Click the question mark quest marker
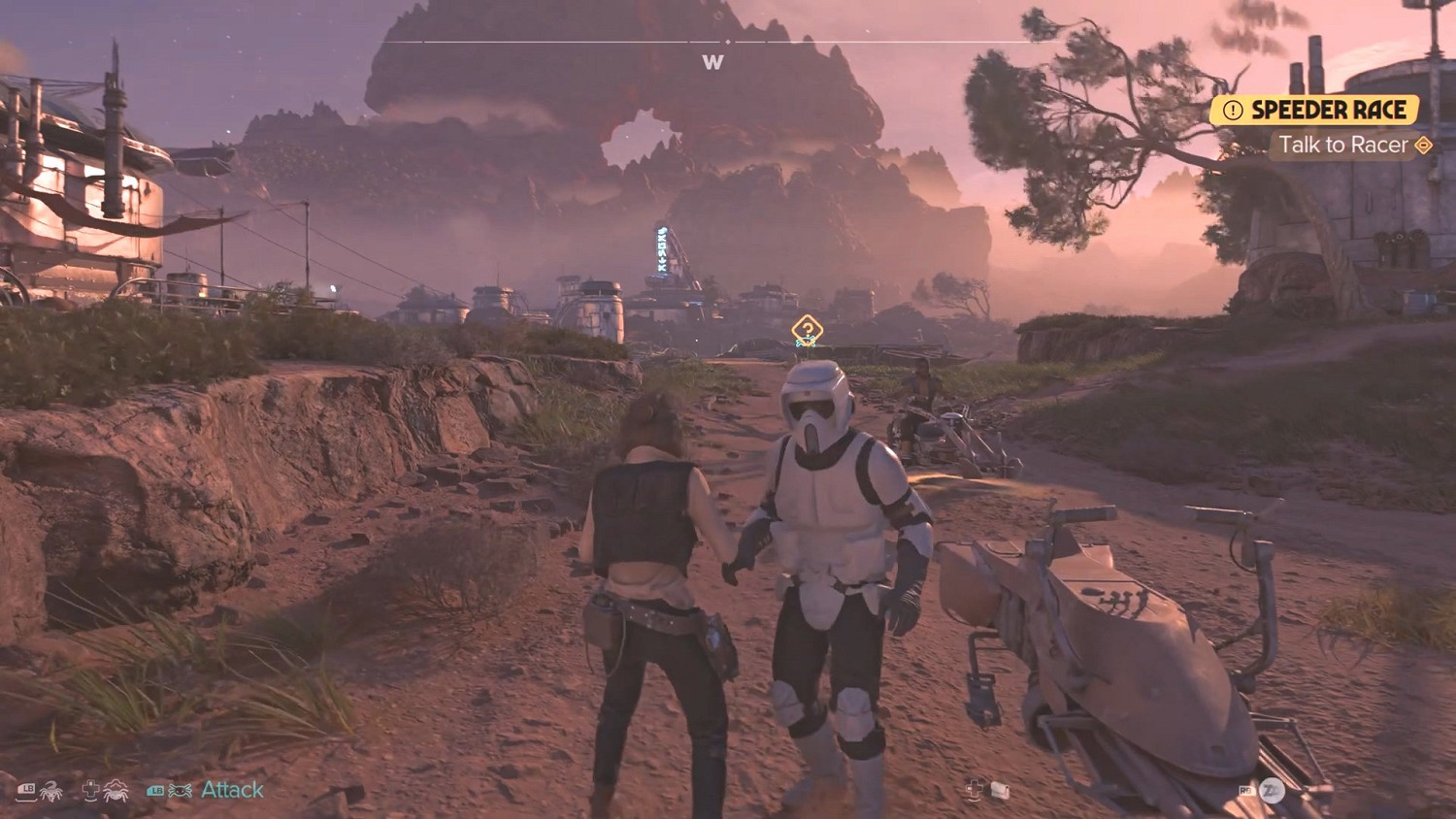The image size is (1456, 819). (807, 330)
